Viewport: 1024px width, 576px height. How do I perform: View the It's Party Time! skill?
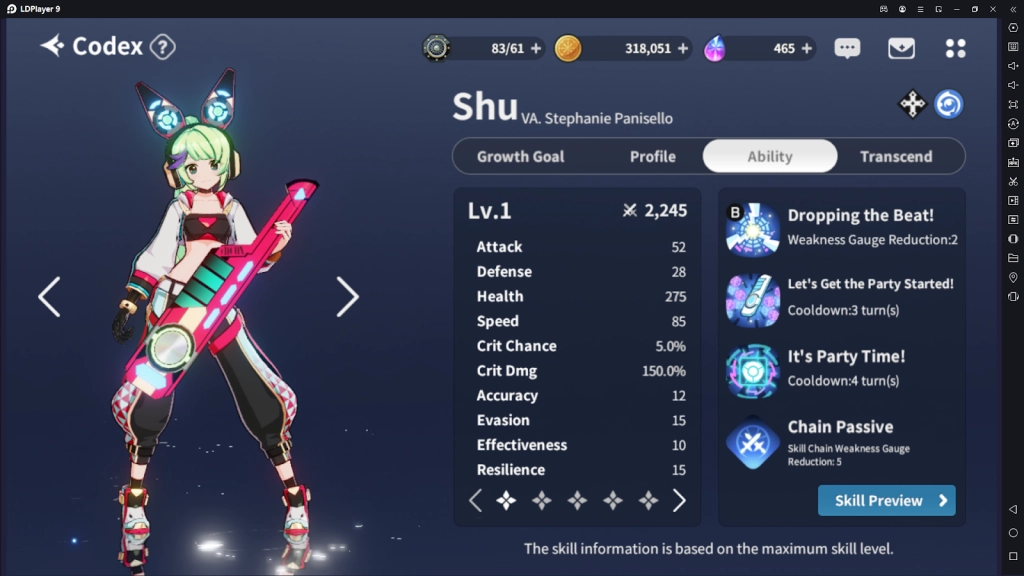pos(752,370)
